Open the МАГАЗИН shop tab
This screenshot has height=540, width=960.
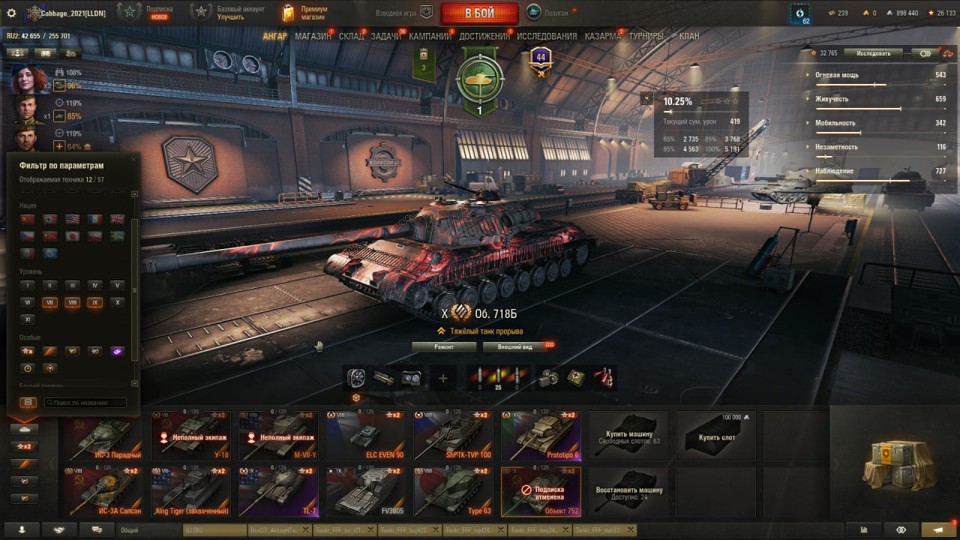pos(313,36)
